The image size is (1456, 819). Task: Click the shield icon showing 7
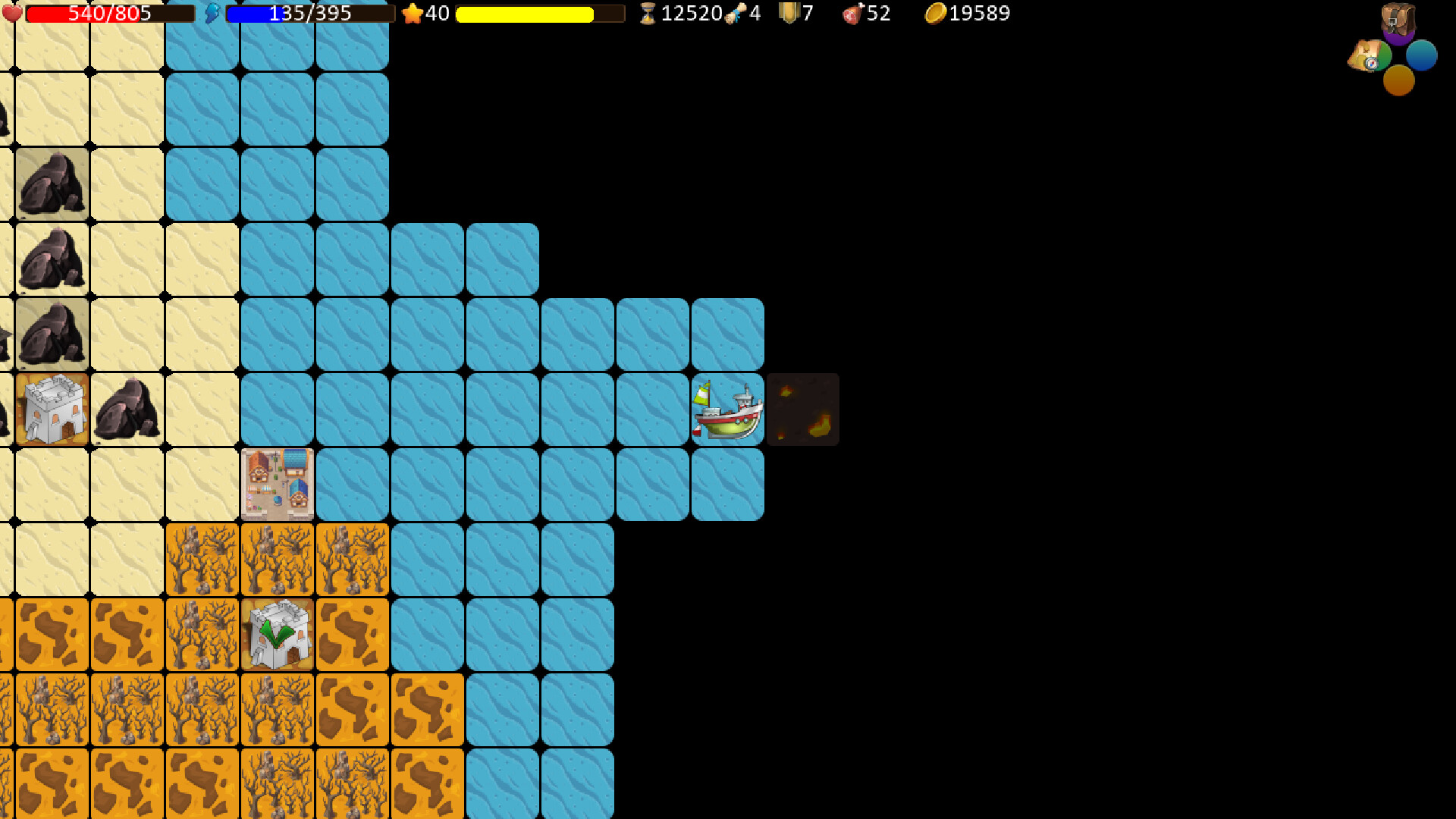[x=789, y=12]
